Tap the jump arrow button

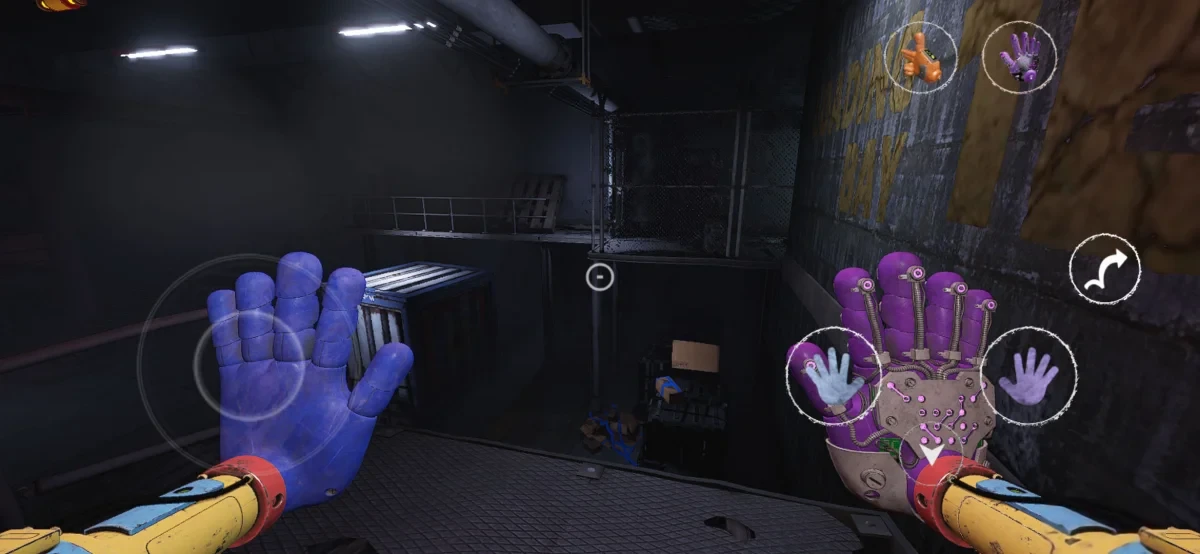pyautogui.click(x=1104, y=269)
